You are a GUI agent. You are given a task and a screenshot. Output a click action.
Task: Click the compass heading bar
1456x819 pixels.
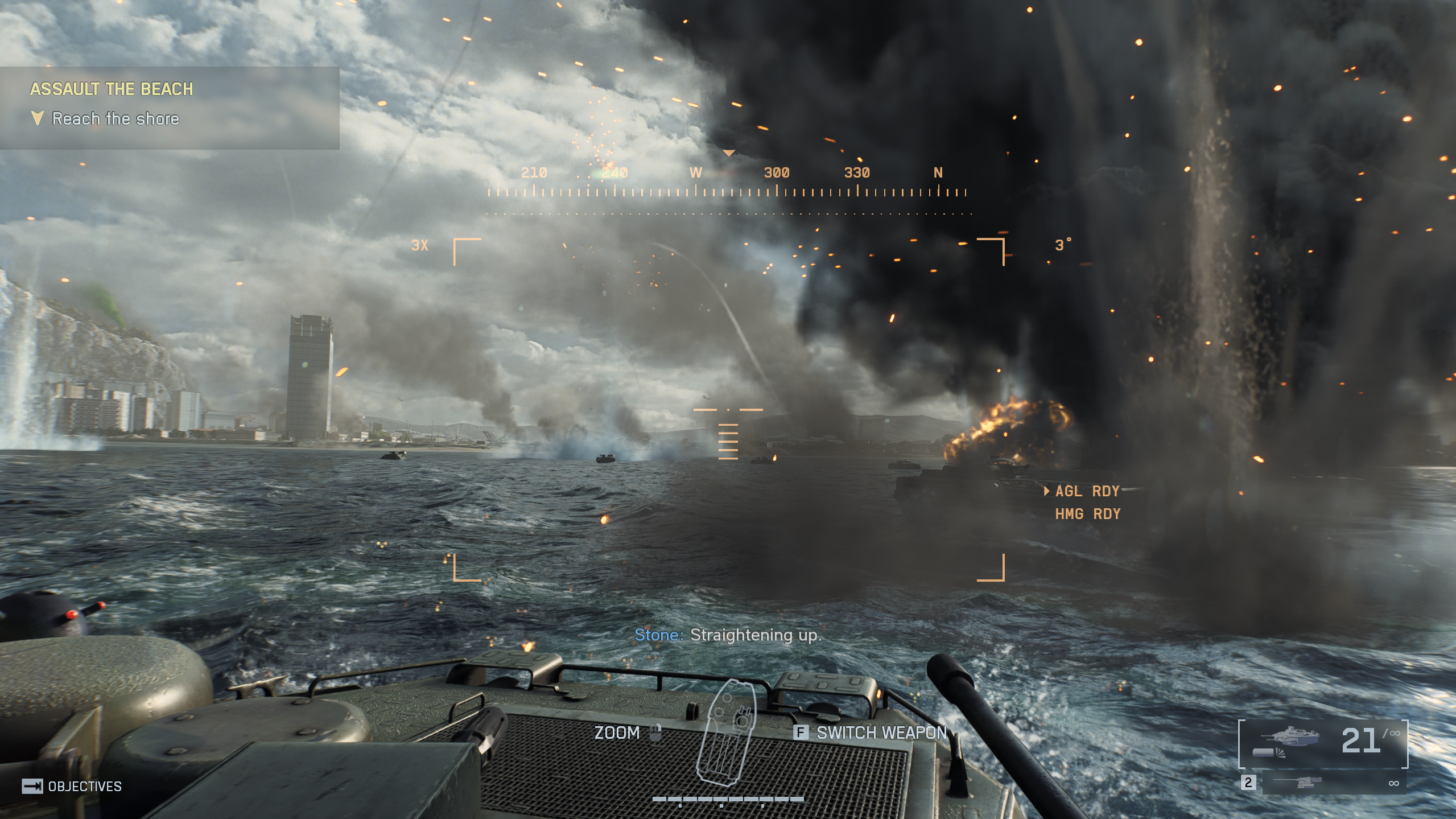(728, 183)
